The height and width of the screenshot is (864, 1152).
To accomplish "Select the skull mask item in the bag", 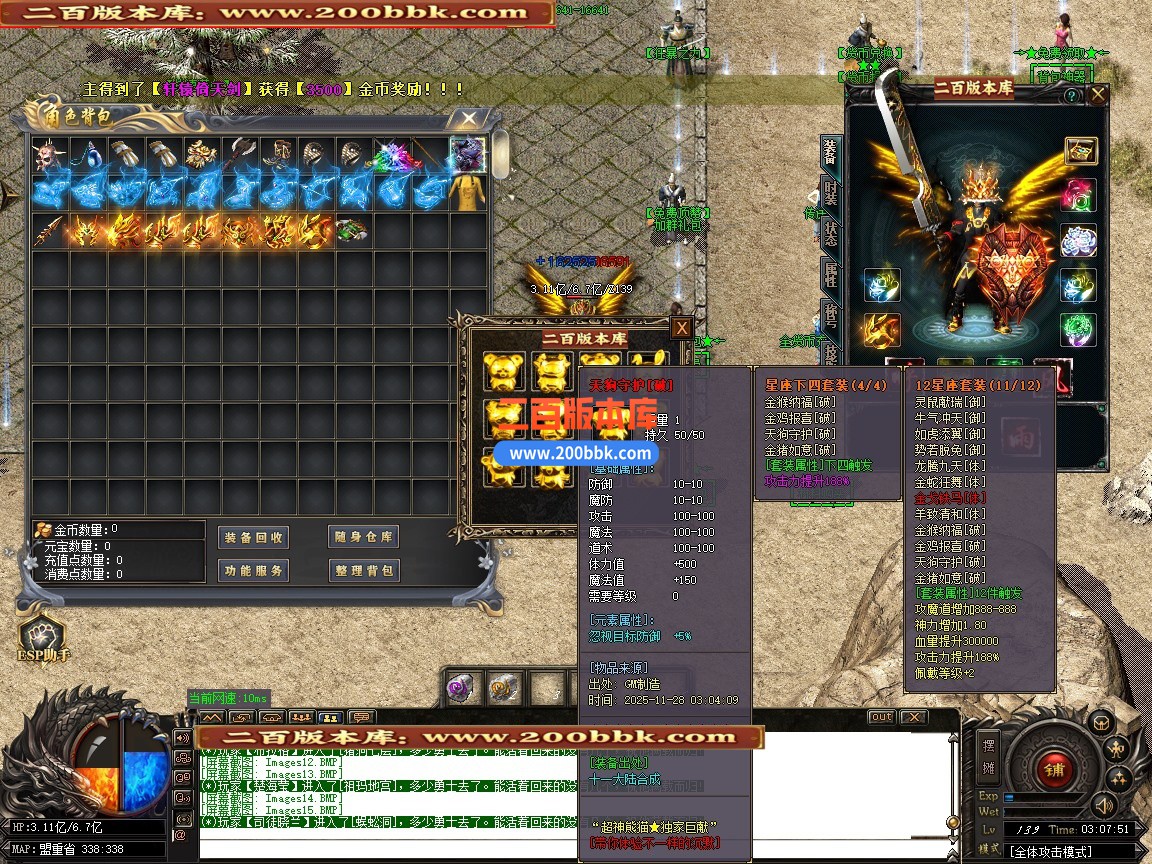I will [x=49, y=155].
